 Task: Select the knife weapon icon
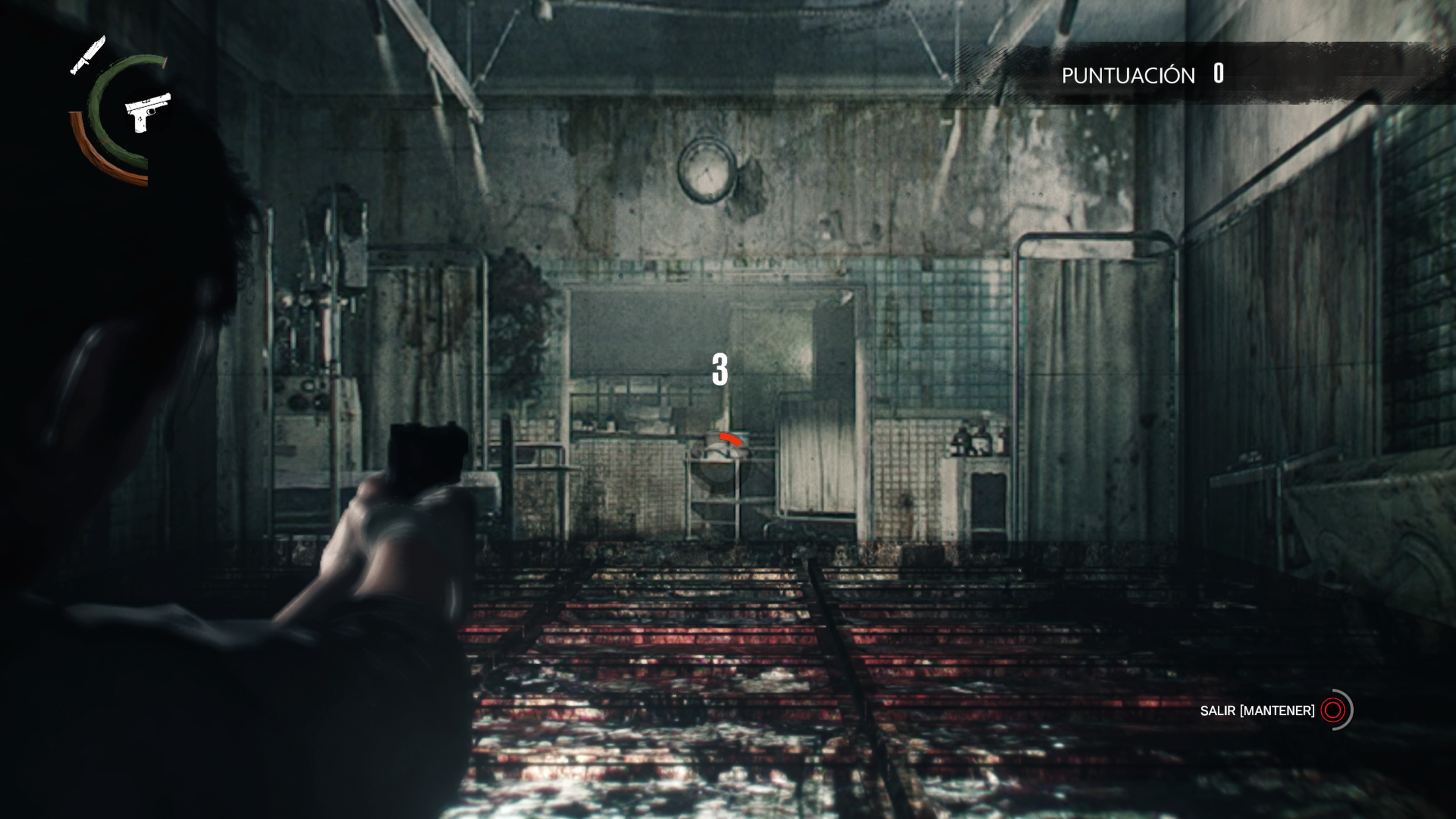click(x=88, y=55)
